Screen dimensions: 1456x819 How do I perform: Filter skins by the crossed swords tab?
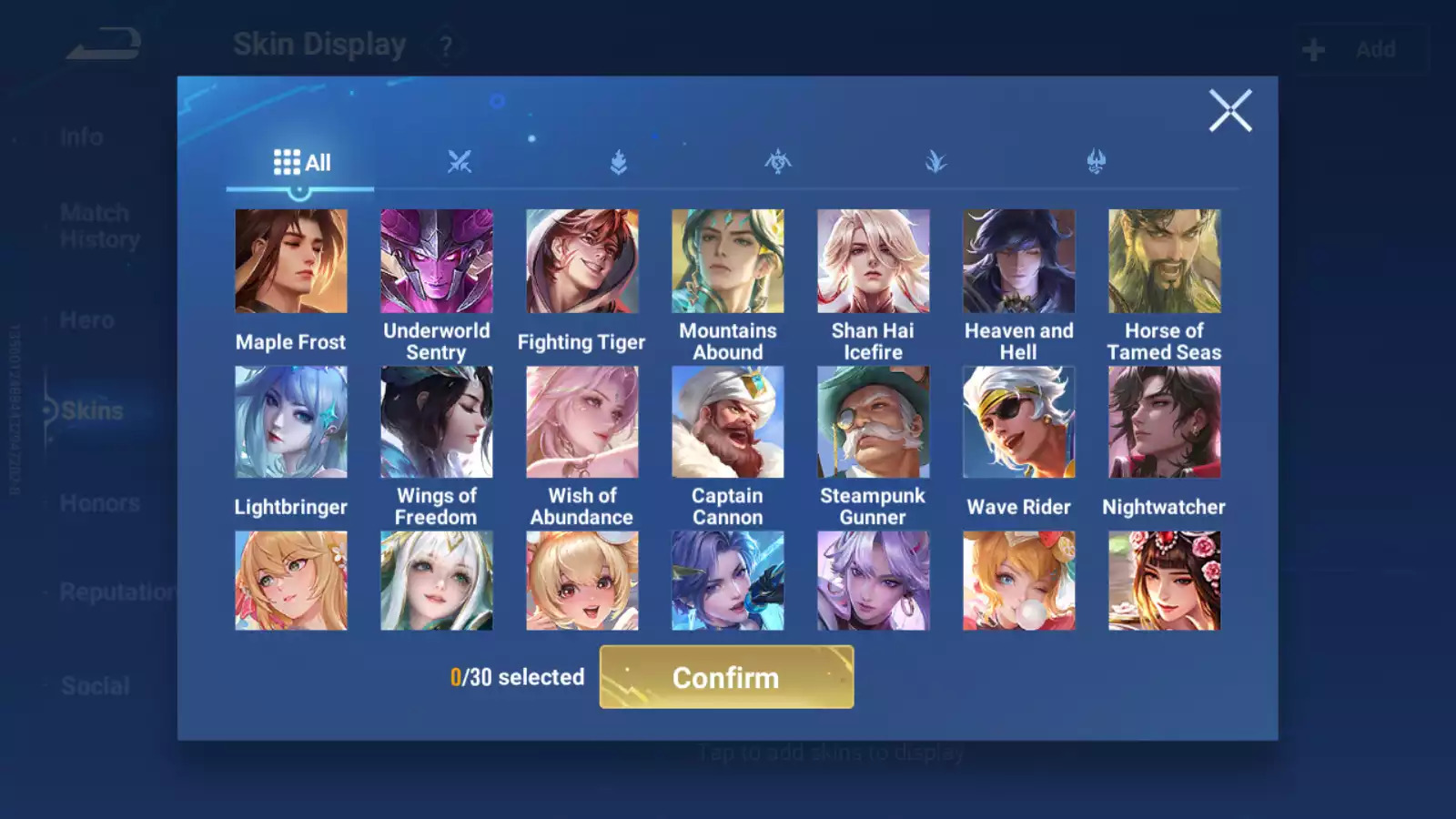point(460,163)
